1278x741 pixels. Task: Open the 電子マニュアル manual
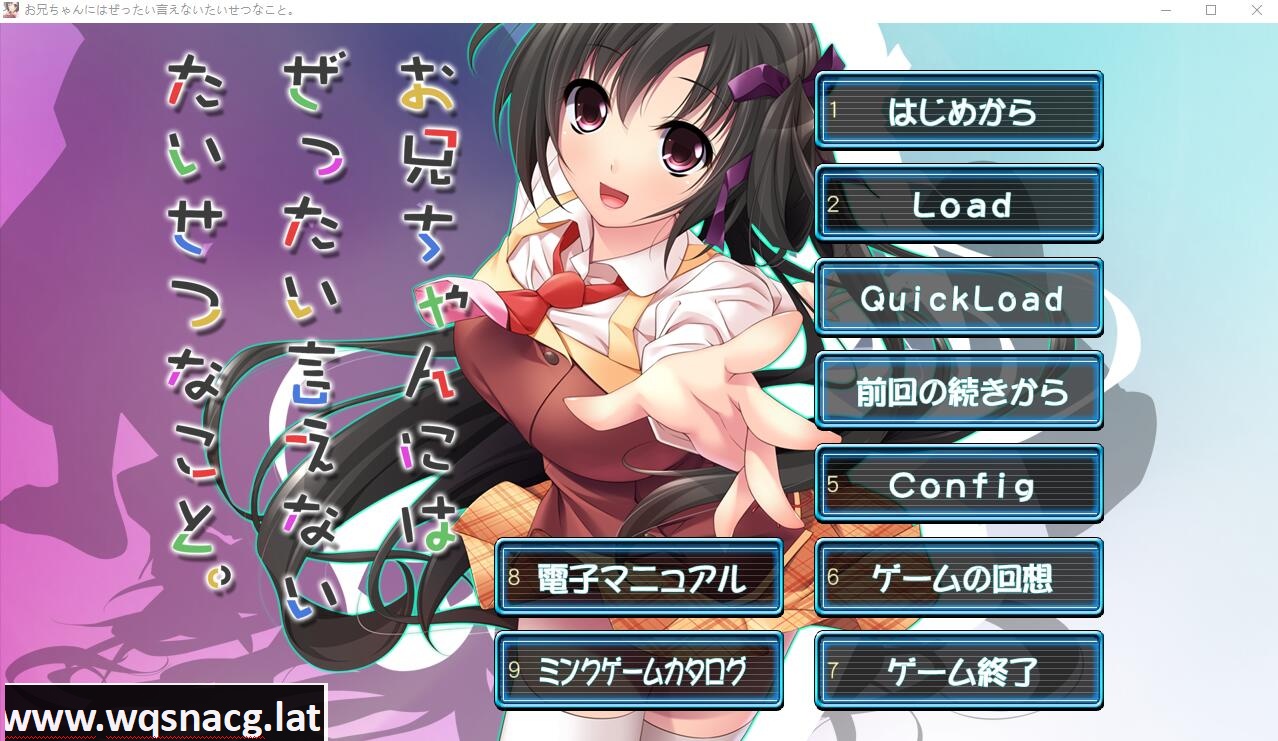pos(639,578)
